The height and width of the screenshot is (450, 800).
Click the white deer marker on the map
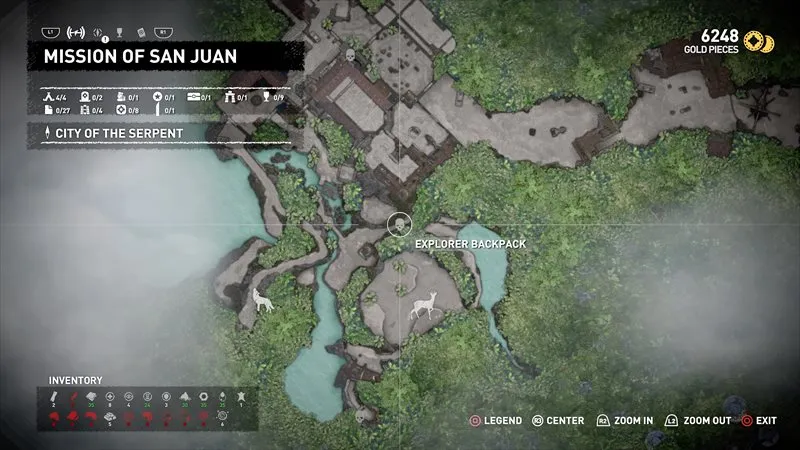(x=426, y=304)
